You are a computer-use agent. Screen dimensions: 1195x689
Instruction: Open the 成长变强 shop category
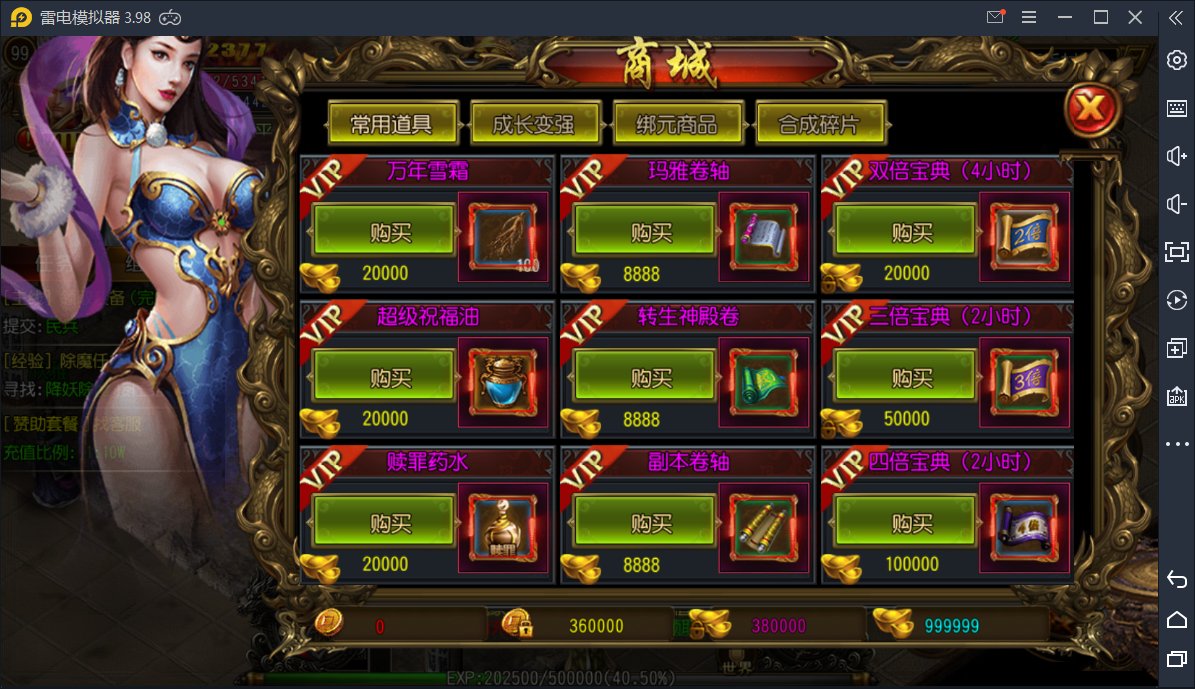[x=534, y=124]
